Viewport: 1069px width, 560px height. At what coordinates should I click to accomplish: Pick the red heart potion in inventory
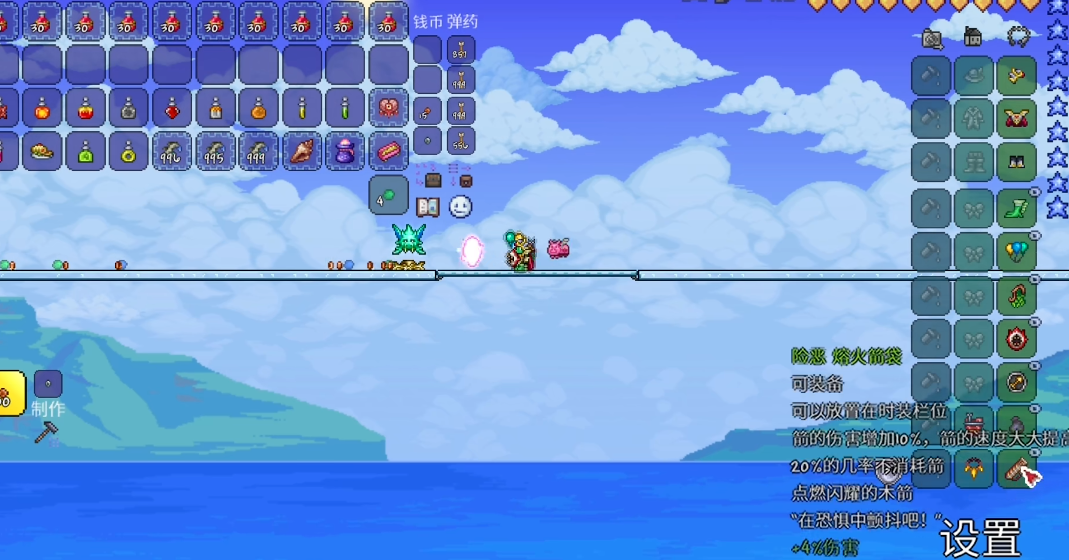(x=173, y=108)
